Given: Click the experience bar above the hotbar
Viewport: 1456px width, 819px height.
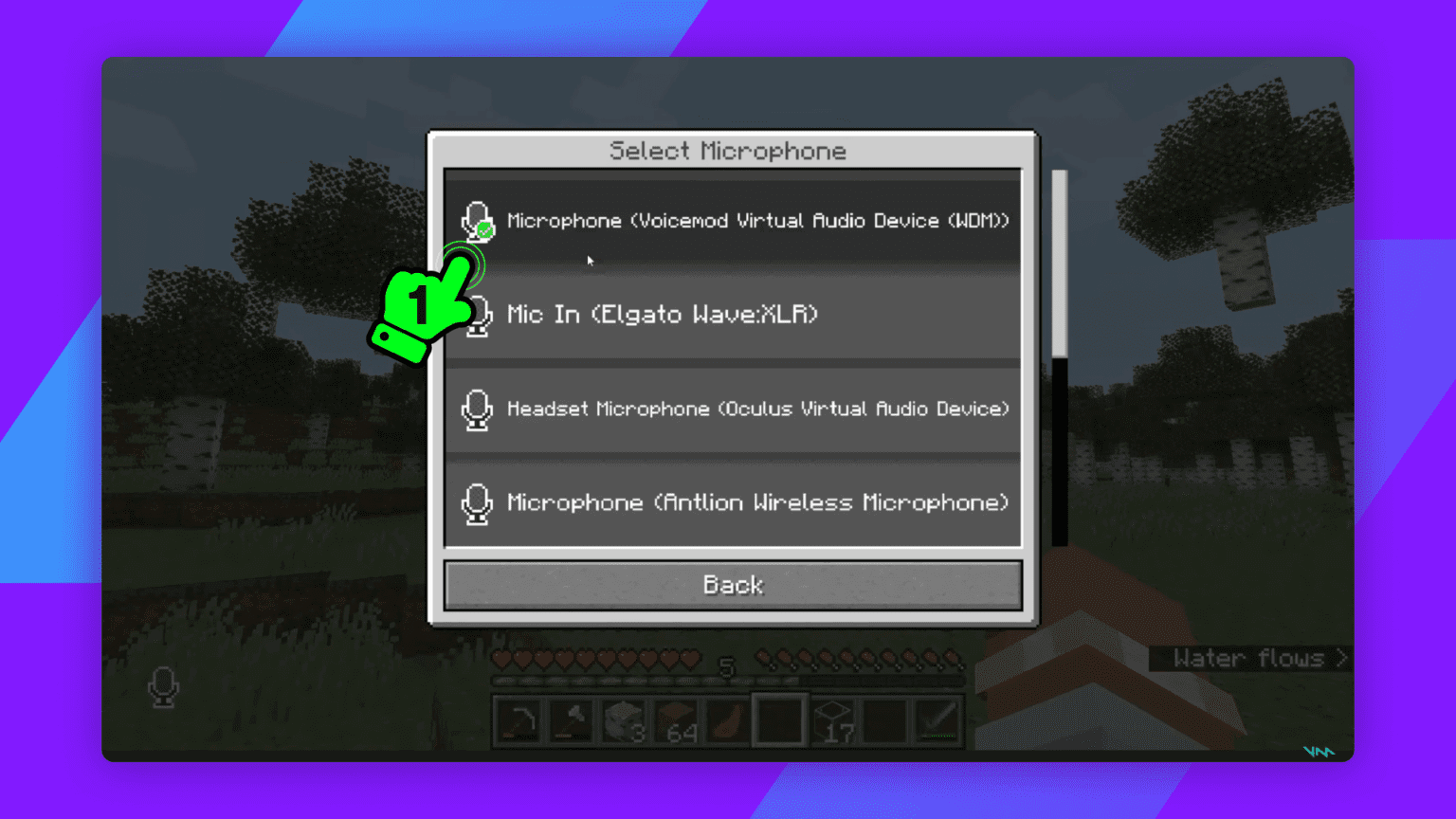Looking at the screenshot, I should 728,682.
